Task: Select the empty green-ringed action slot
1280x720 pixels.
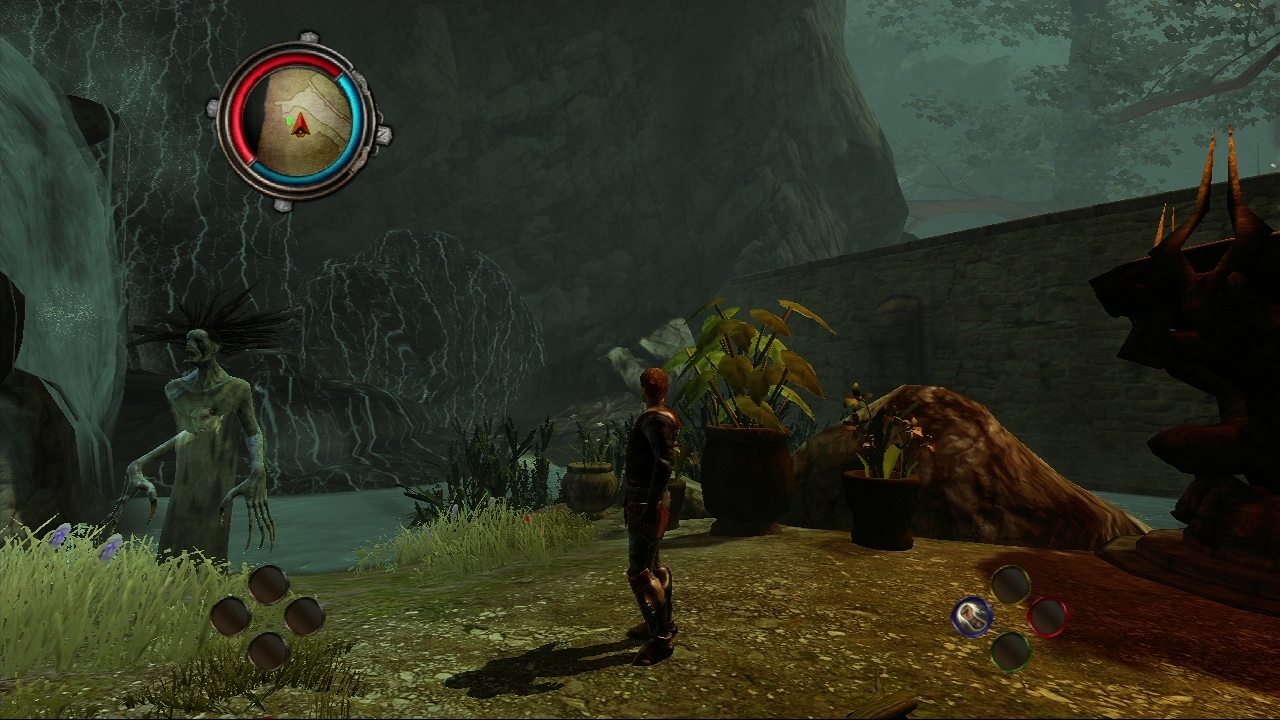Action: coord(1010,651)
